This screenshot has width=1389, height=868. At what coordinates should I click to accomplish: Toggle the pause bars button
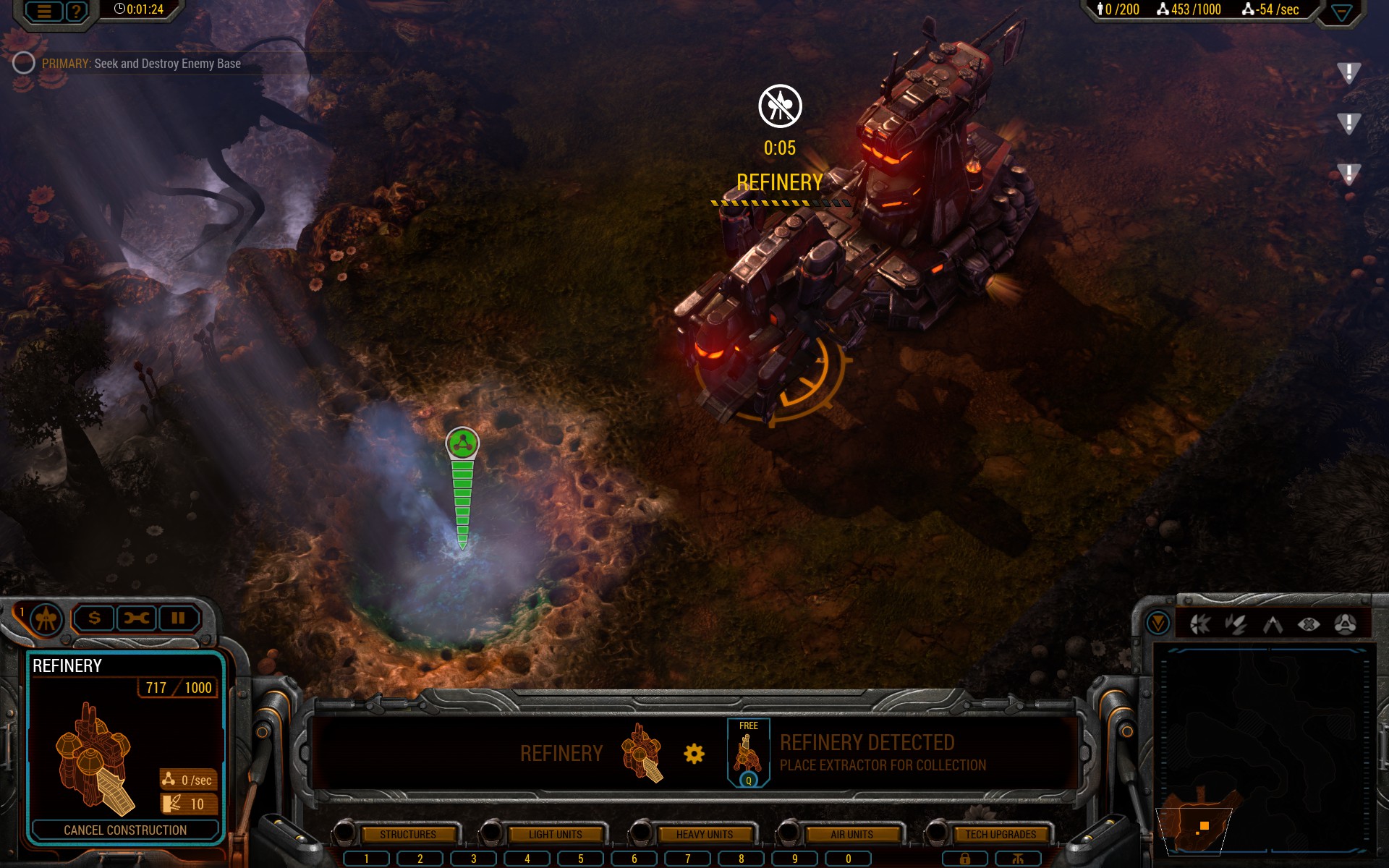click(178, 618)
